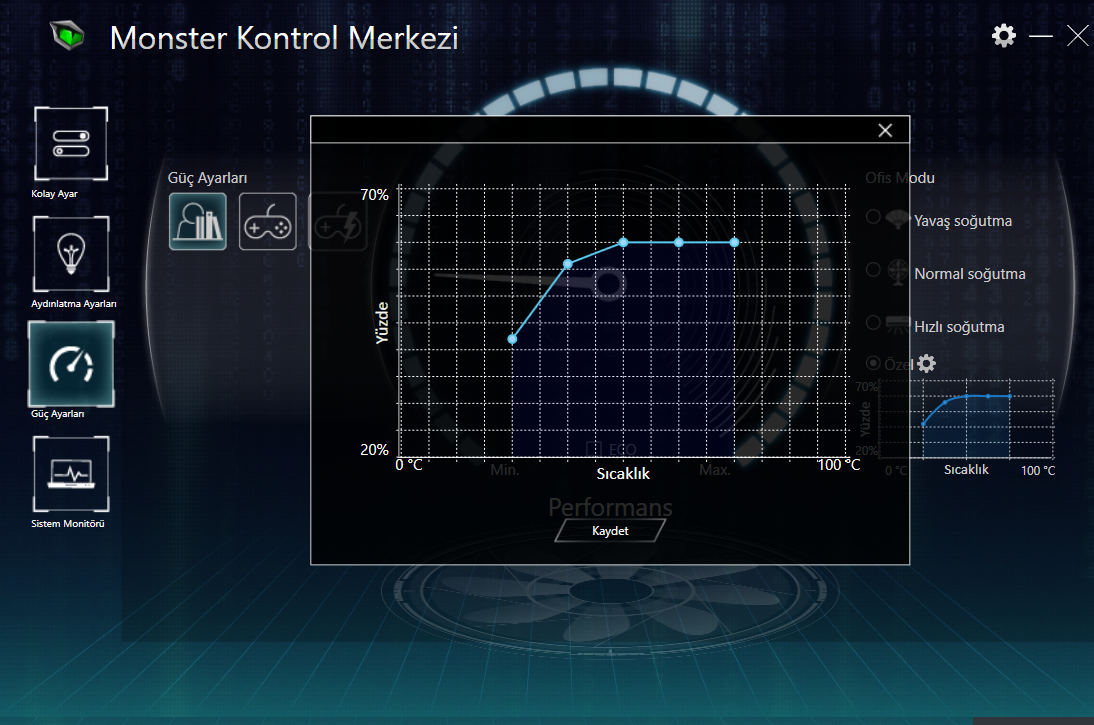Open custom fan gear settings next to Özel

[x=927, y=363]
